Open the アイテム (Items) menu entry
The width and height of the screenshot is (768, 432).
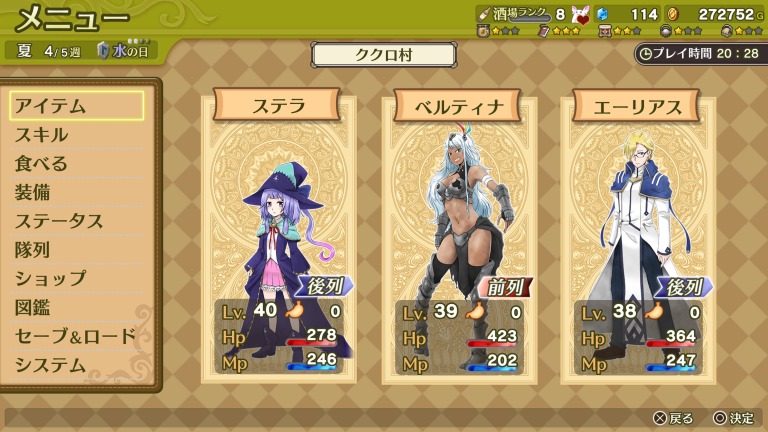(76, 106)
